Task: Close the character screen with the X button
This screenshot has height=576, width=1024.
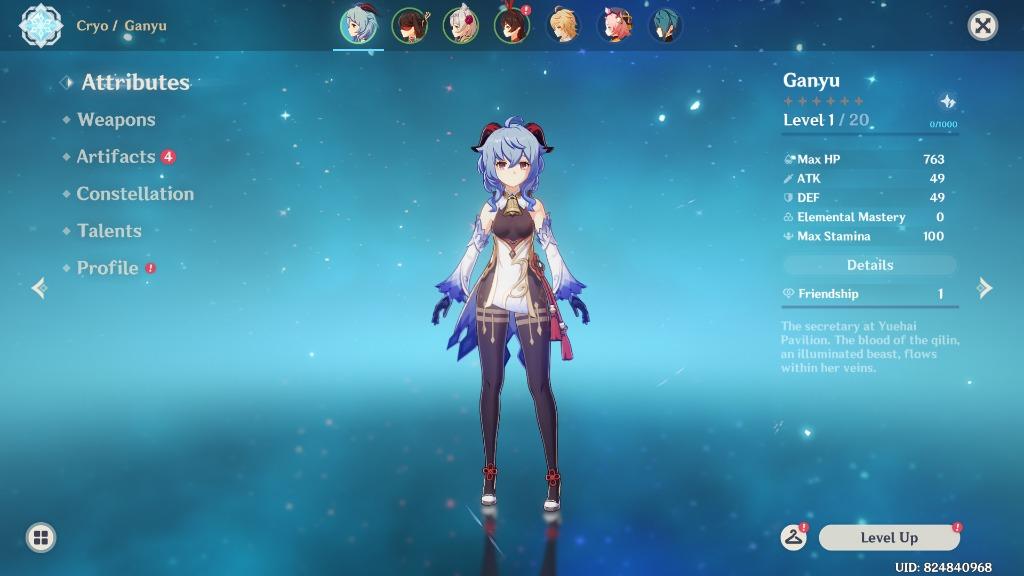Action: pyautogui.click(x=983, y=26)
